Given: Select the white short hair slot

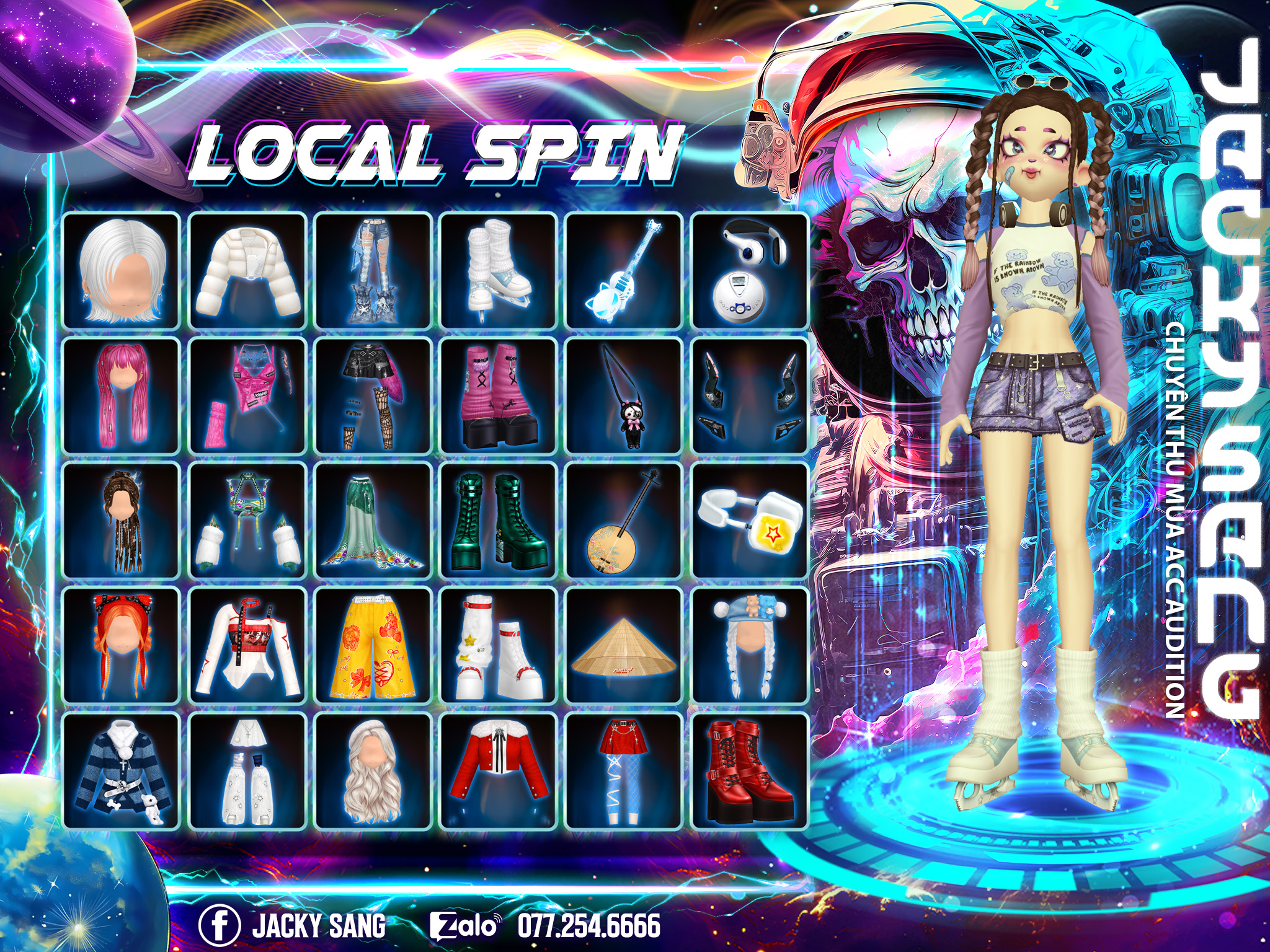Looking at the screenshot, I should tap(122, 271).
